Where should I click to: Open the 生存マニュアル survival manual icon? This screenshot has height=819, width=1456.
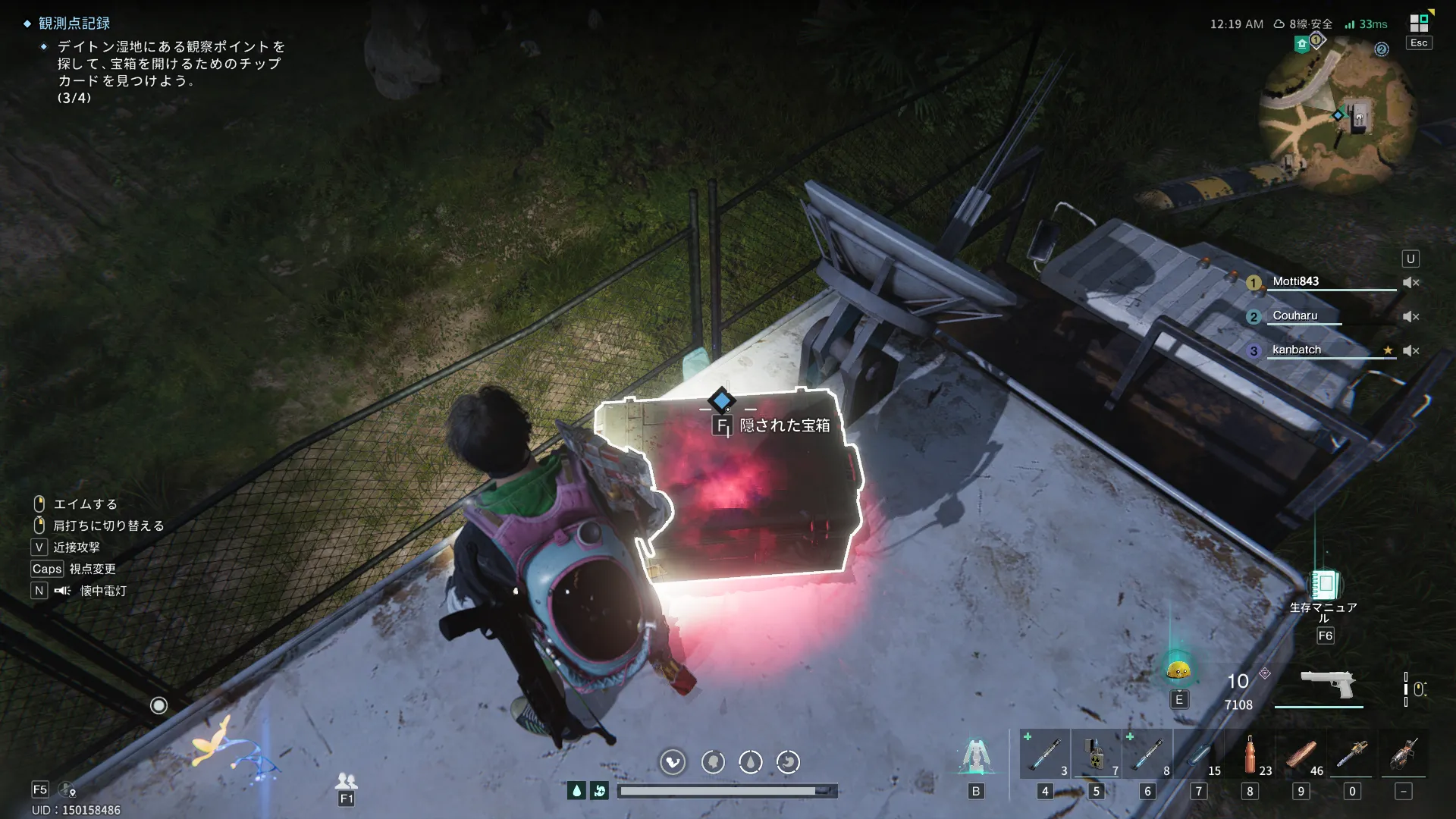pos(1324,585)
